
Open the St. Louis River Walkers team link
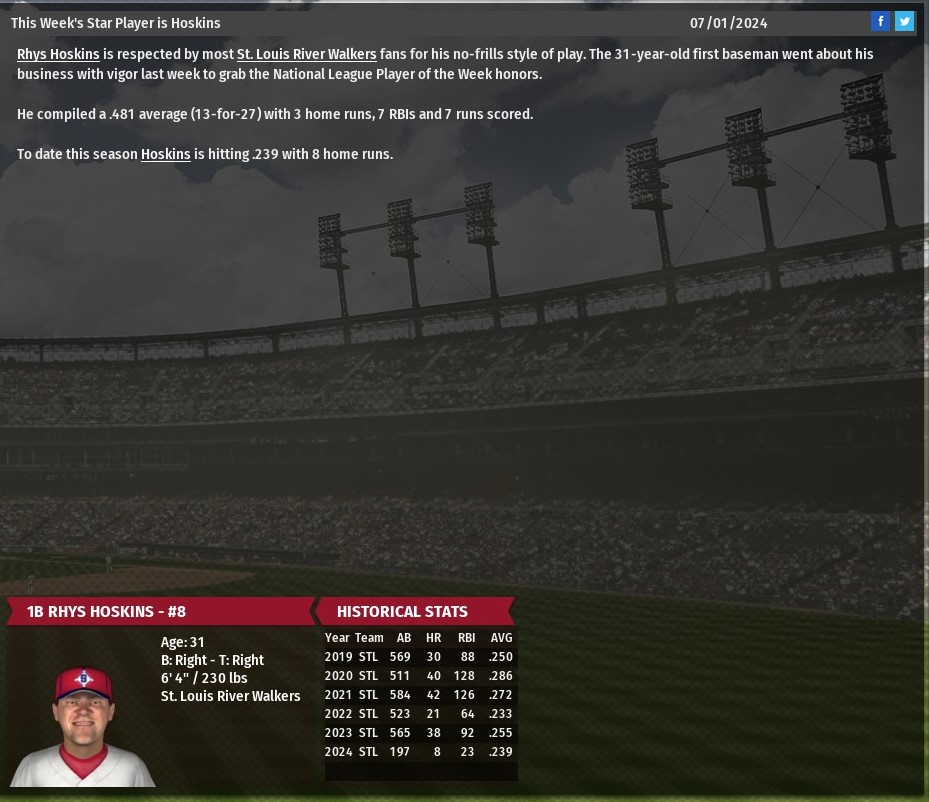pos(306,54)
